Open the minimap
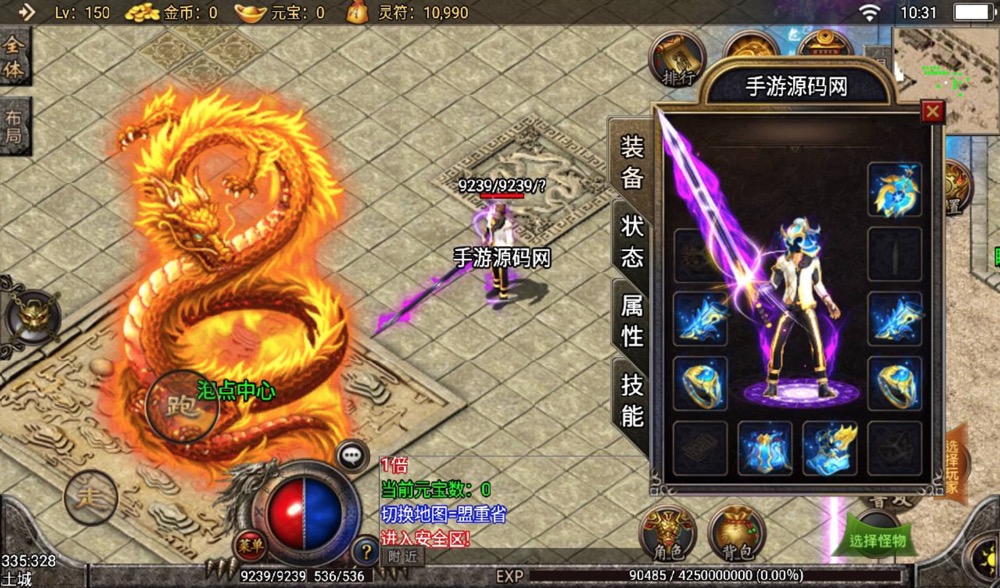Screen dimensions: 1000x588 click(x=945, y=75)
